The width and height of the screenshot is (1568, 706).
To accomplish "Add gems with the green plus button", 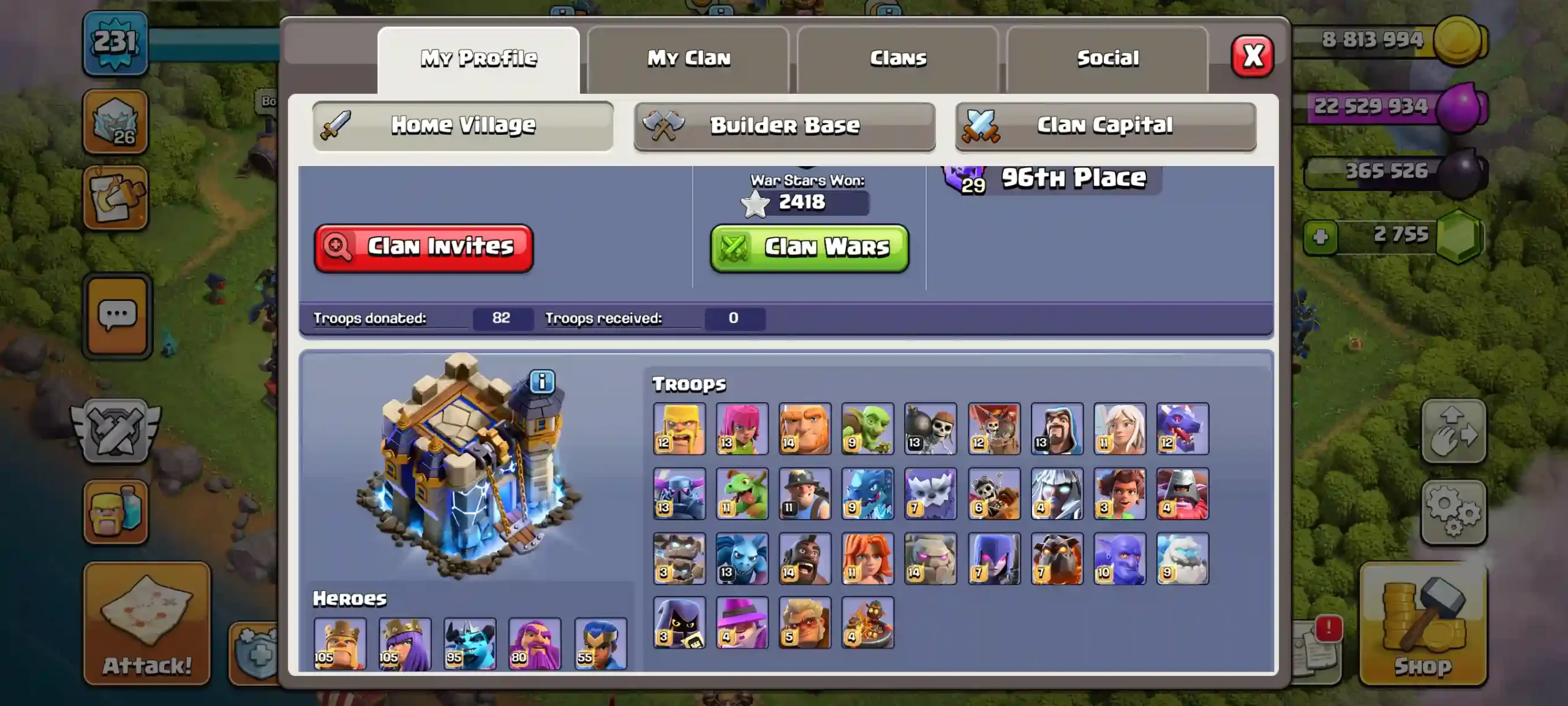I will 1321,237.
